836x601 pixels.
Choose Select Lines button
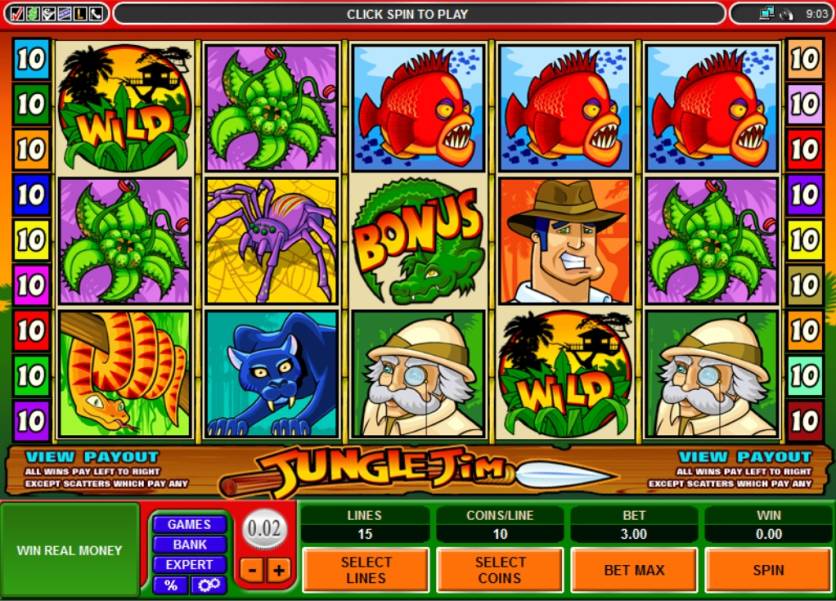pyautogui.click(x=365, y=570)
